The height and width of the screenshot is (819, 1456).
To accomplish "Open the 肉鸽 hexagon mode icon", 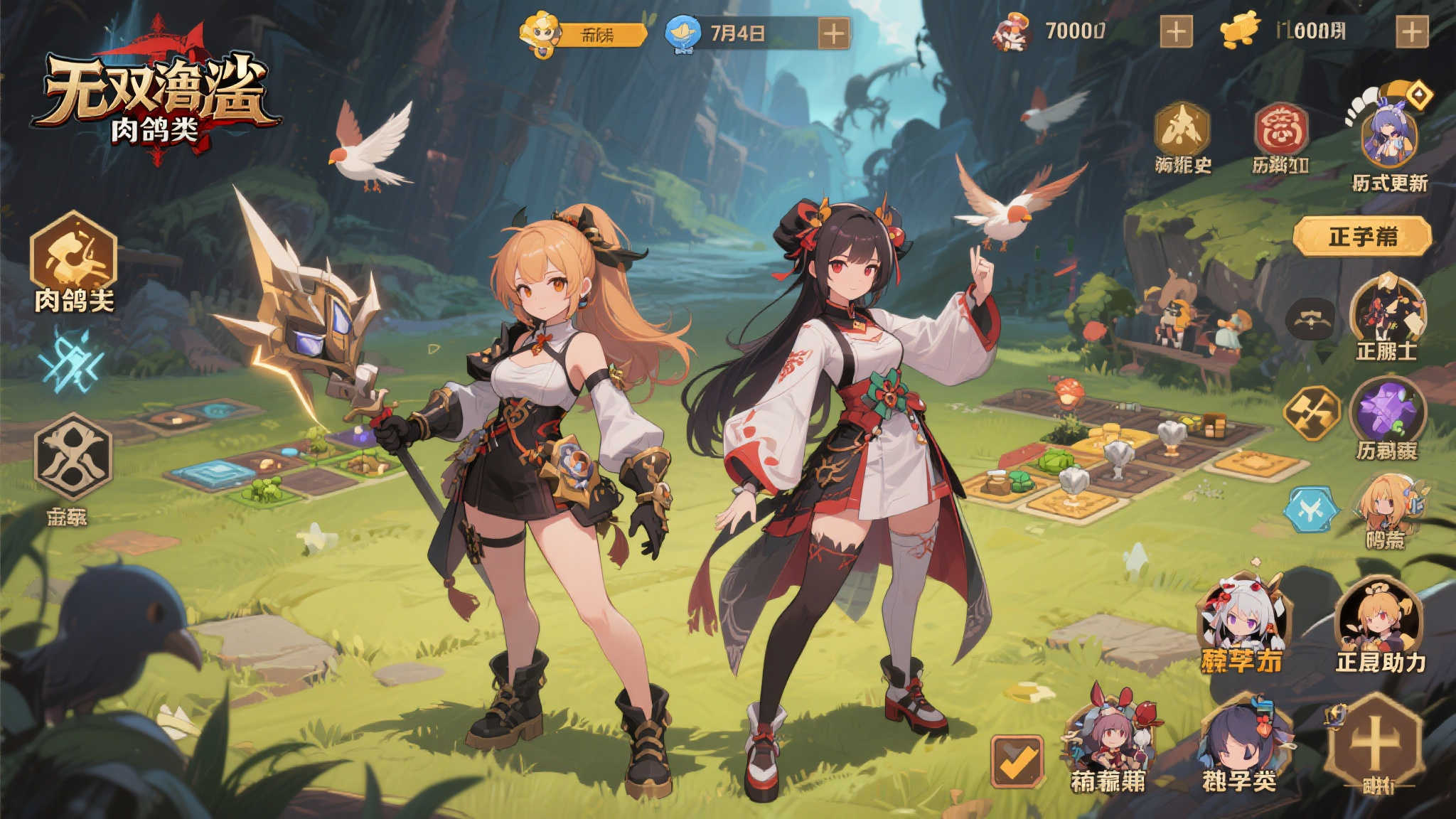I will 73,256.
